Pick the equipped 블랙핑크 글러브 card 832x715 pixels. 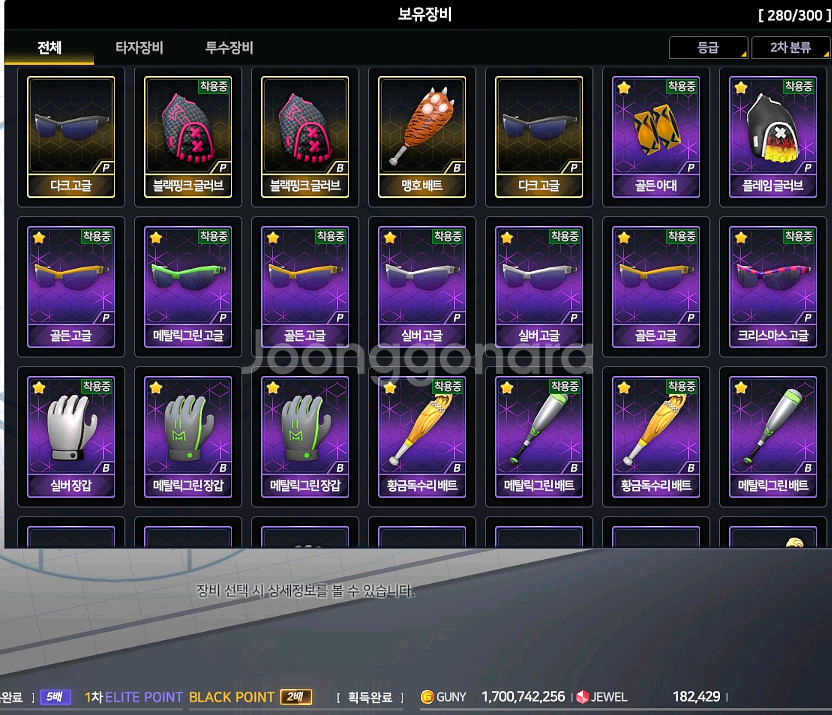188,136
